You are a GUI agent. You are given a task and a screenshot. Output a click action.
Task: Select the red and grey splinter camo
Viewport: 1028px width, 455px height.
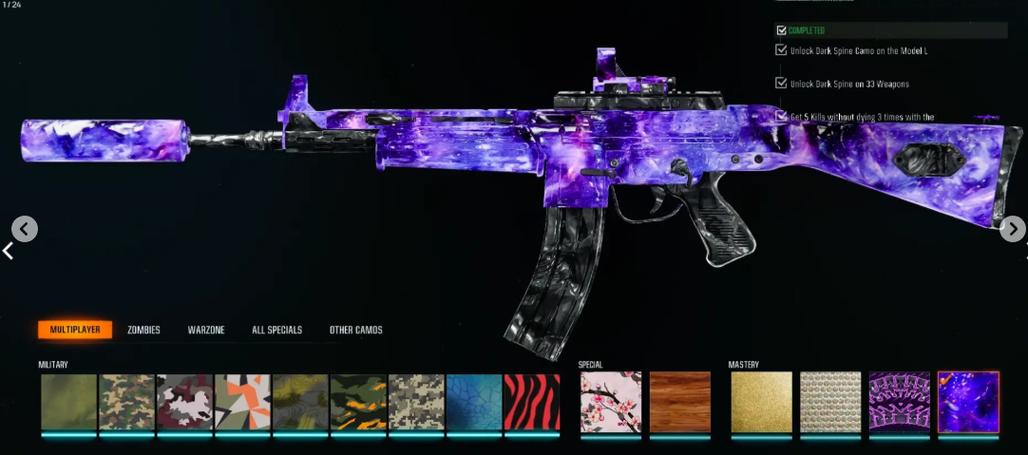pos(185,403)
